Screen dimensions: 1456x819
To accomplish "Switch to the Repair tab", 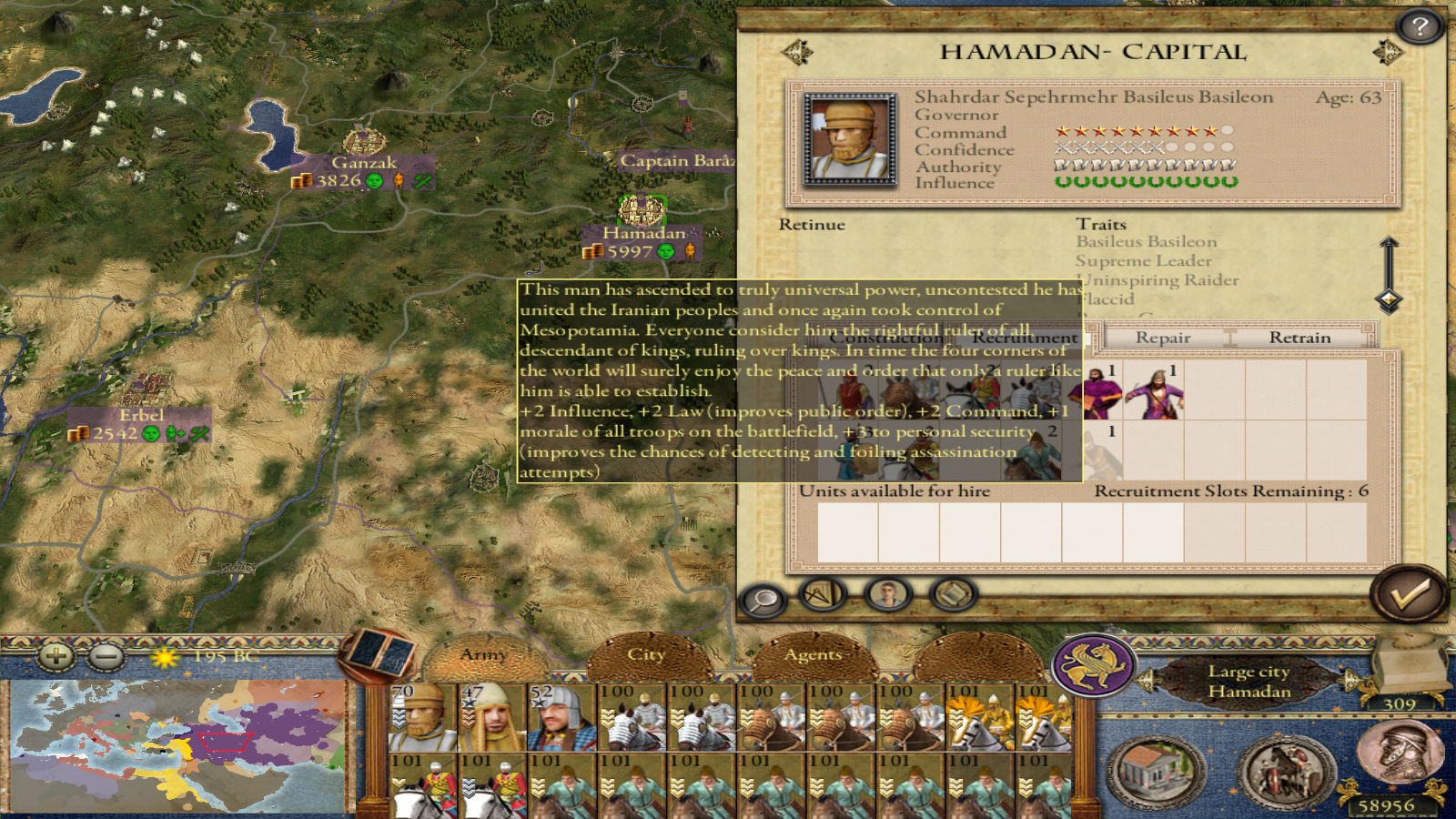I will [x=1162, y=338].
